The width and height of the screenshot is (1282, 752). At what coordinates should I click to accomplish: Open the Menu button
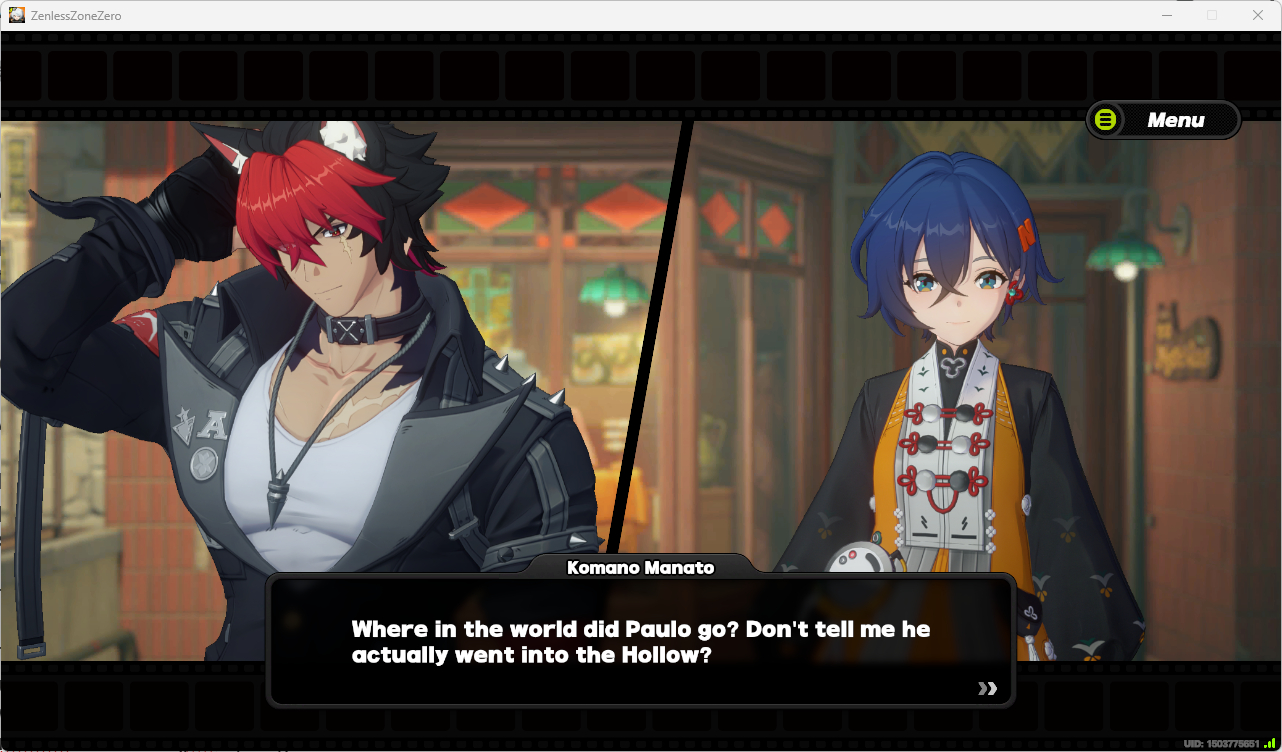1163,120
